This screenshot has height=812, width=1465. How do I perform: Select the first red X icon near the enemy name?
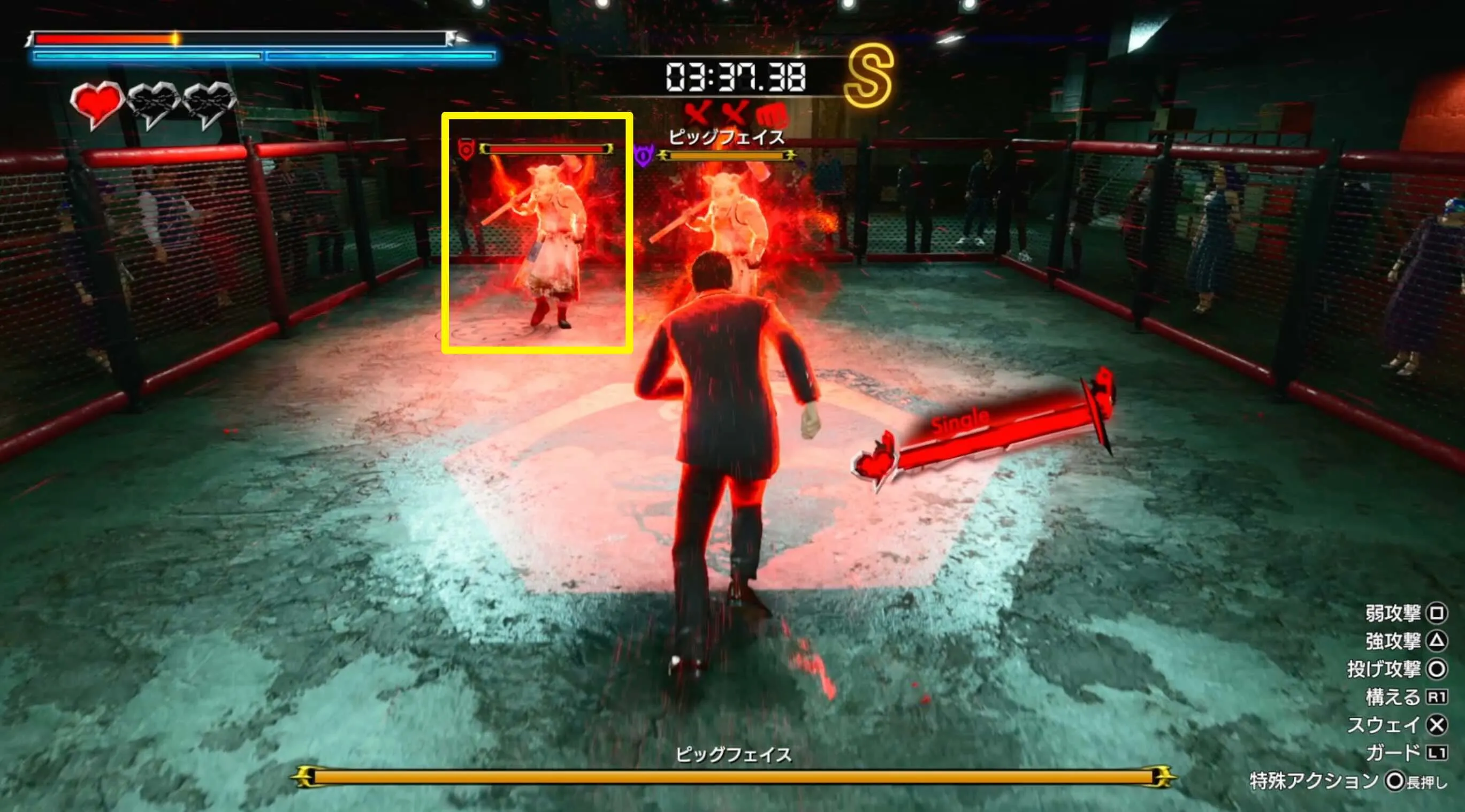[697, 112]
